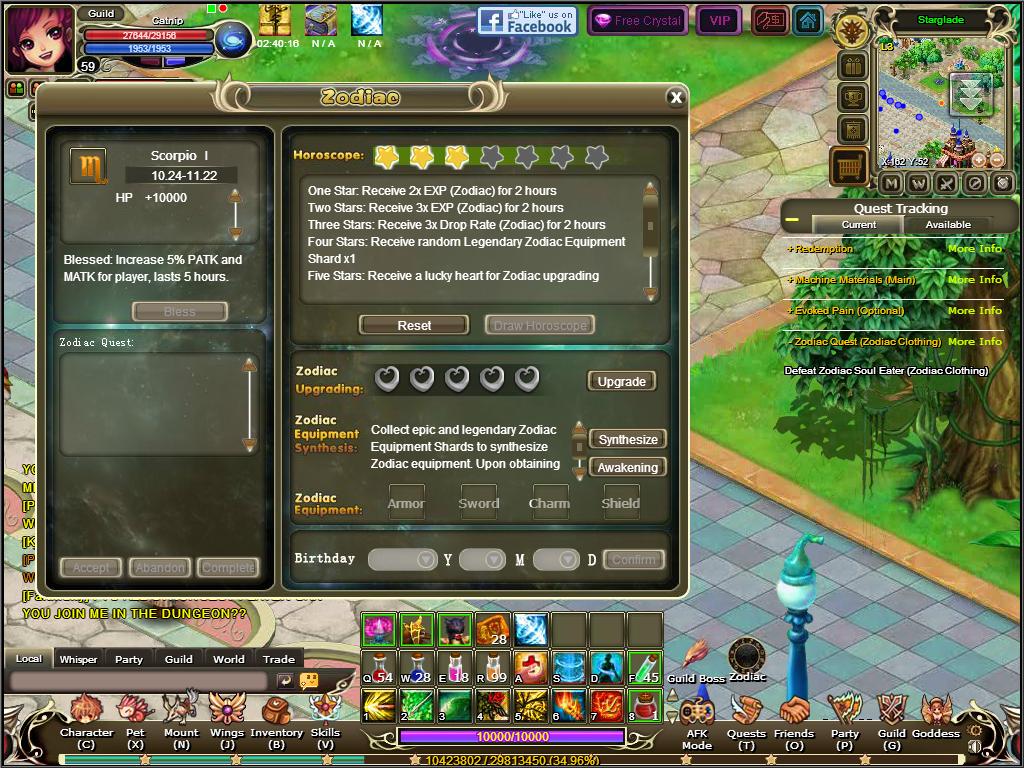Synthesize Zodiac equipment
The image size is (1024, 768).
click(628, 439)
